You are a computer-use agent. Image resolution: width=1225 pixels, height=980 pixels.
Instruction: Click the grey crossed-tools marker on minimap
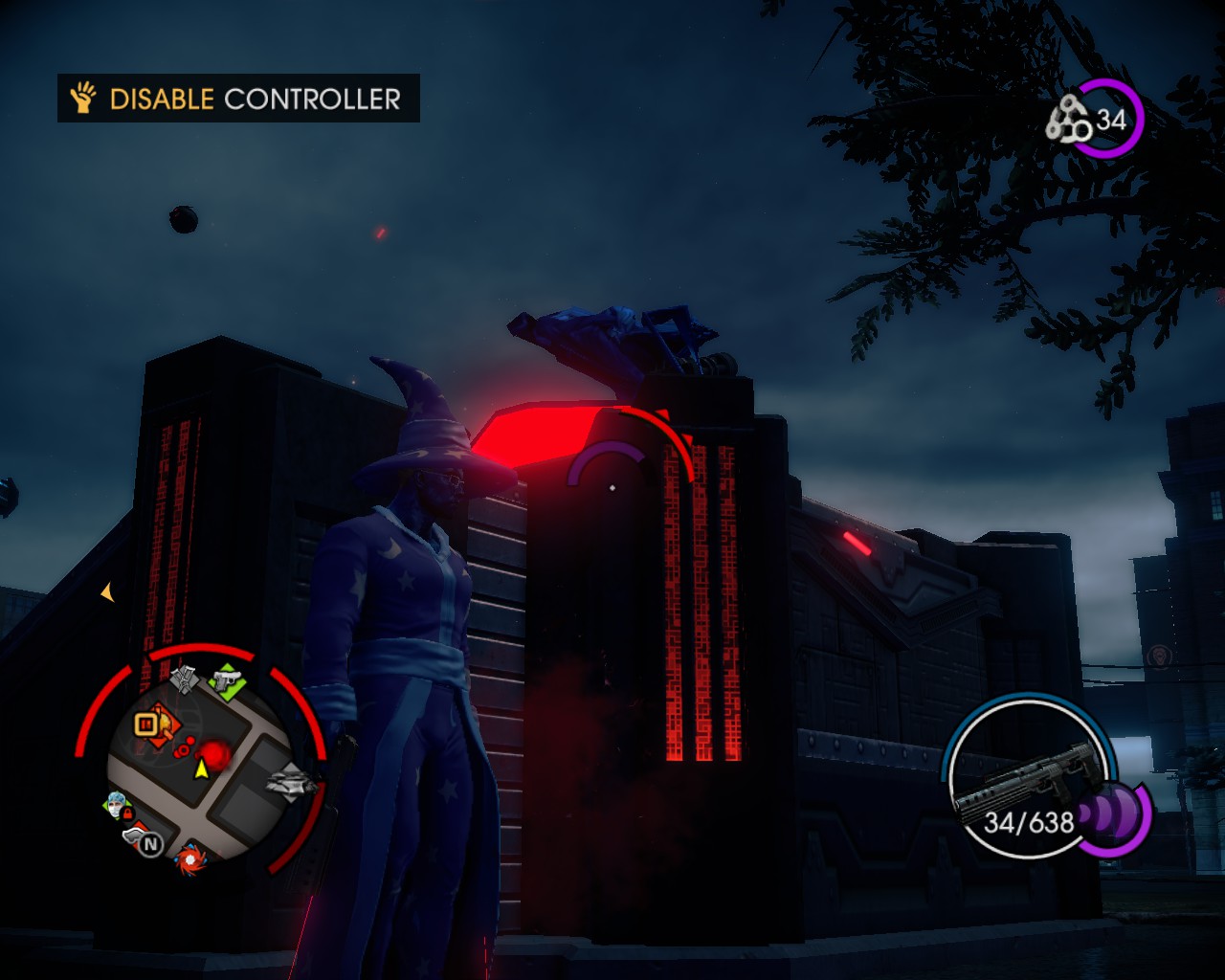click(x=184, y=679)
